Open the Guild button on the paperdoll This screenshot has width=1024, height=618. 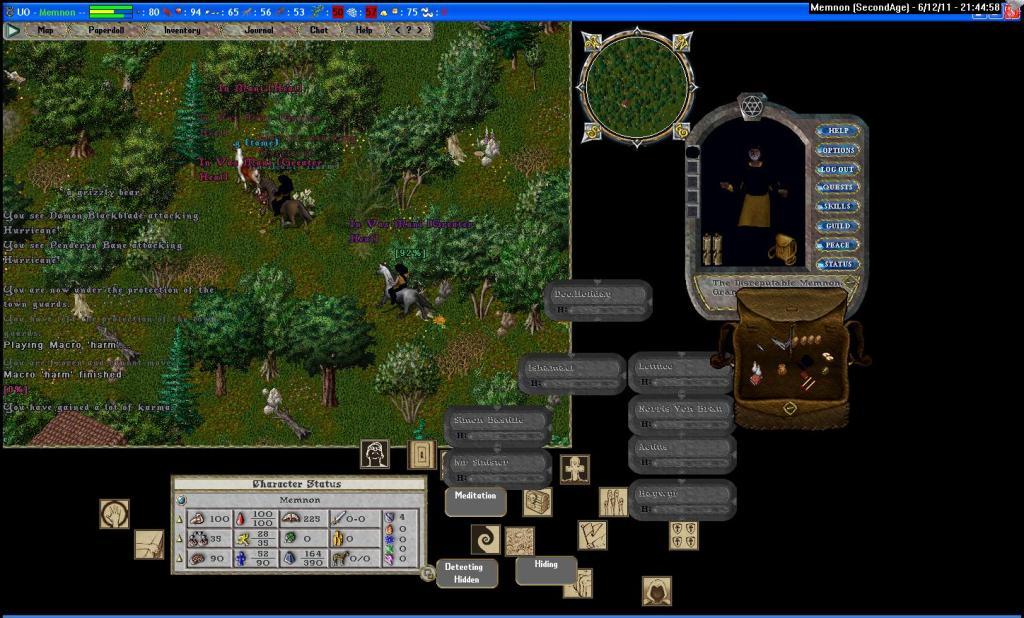tap(838, 226)
